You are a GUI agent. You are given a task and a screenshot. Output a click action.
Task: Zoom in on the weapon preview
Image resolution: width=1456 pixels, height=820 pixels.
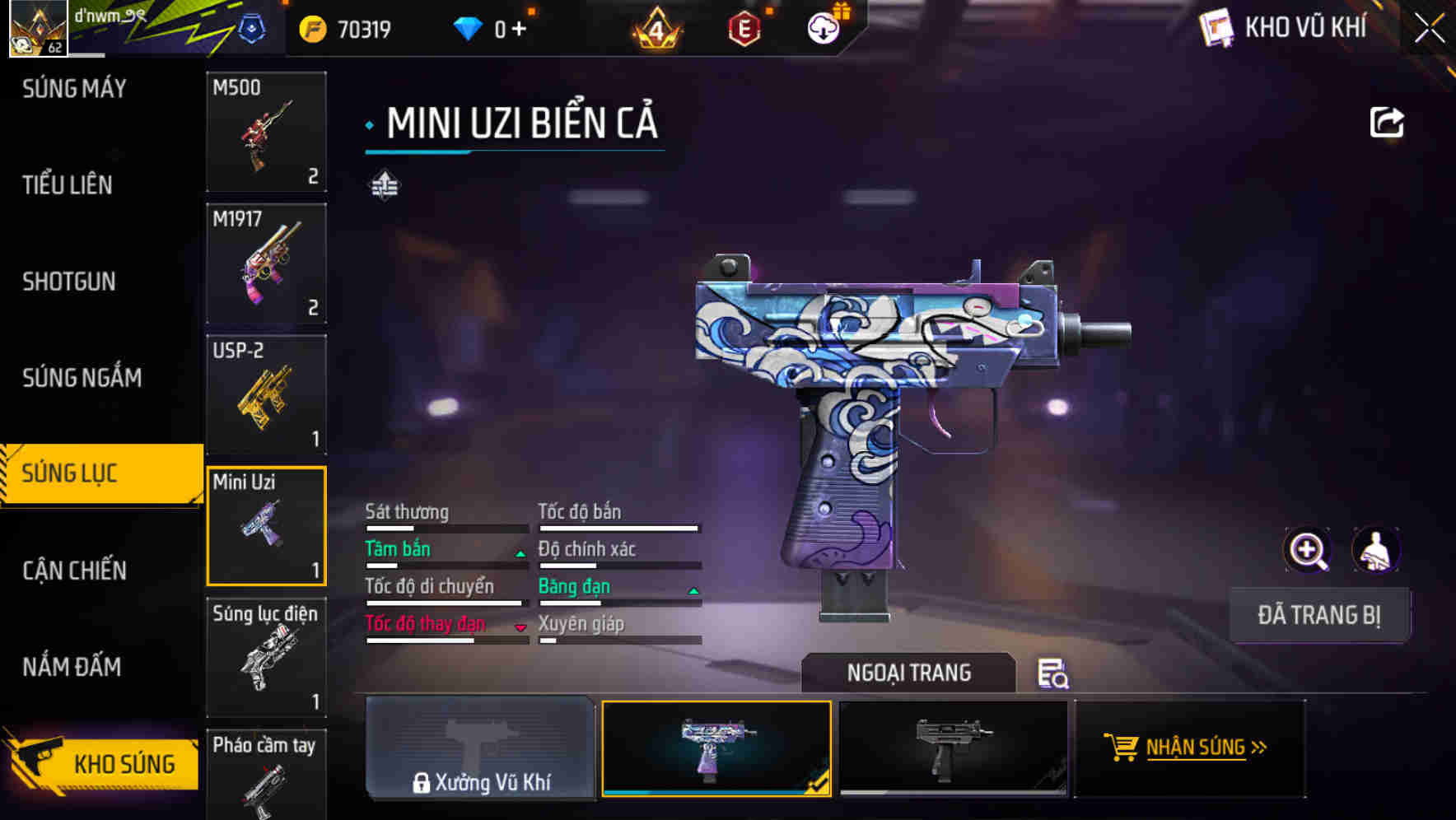coord(1307,550)
